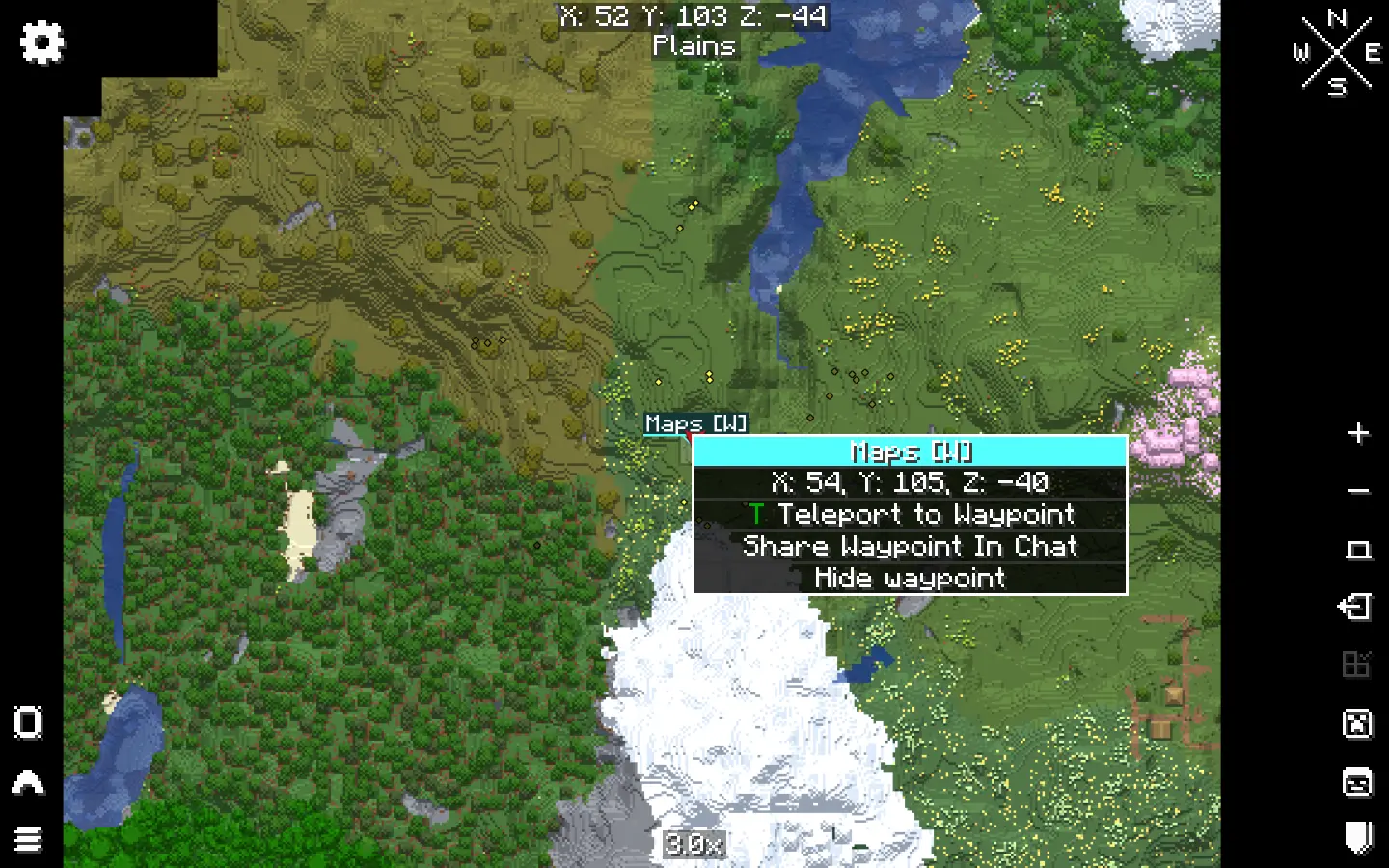This screenshot has height=868, width=1389.
Task: Click the compass rose in the top-right corner
Action: coord(1338,51)
